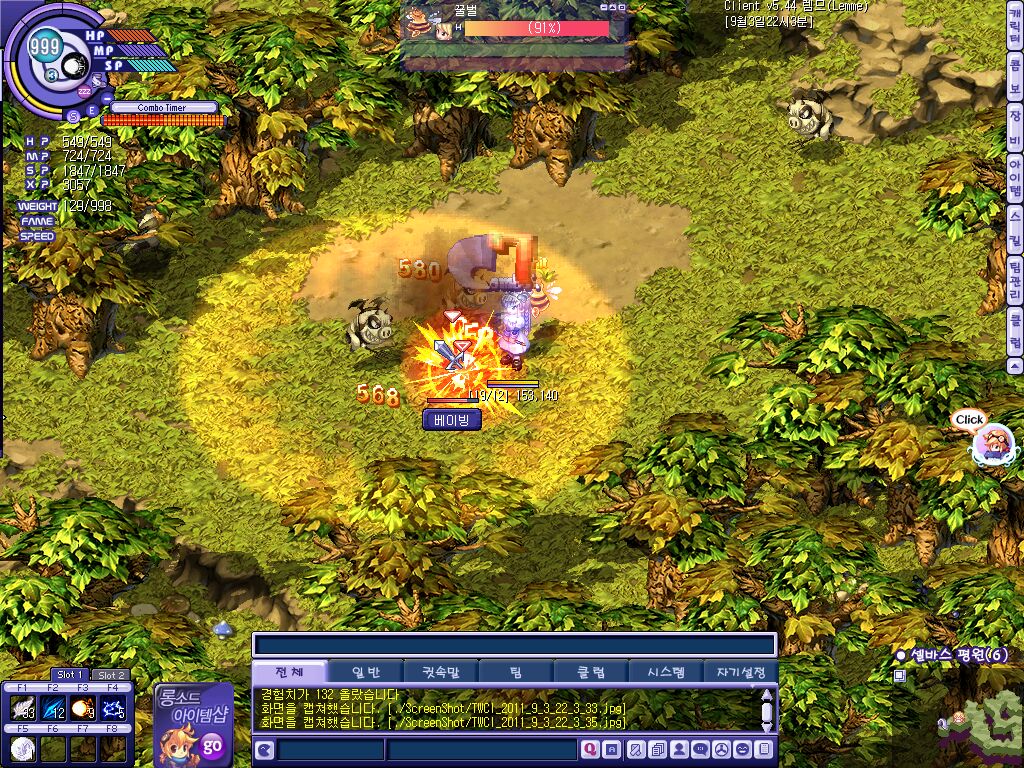This screenshot has width=1024, height=768.
Task: Activate the F2 blue slash skill
Action: 53,708
